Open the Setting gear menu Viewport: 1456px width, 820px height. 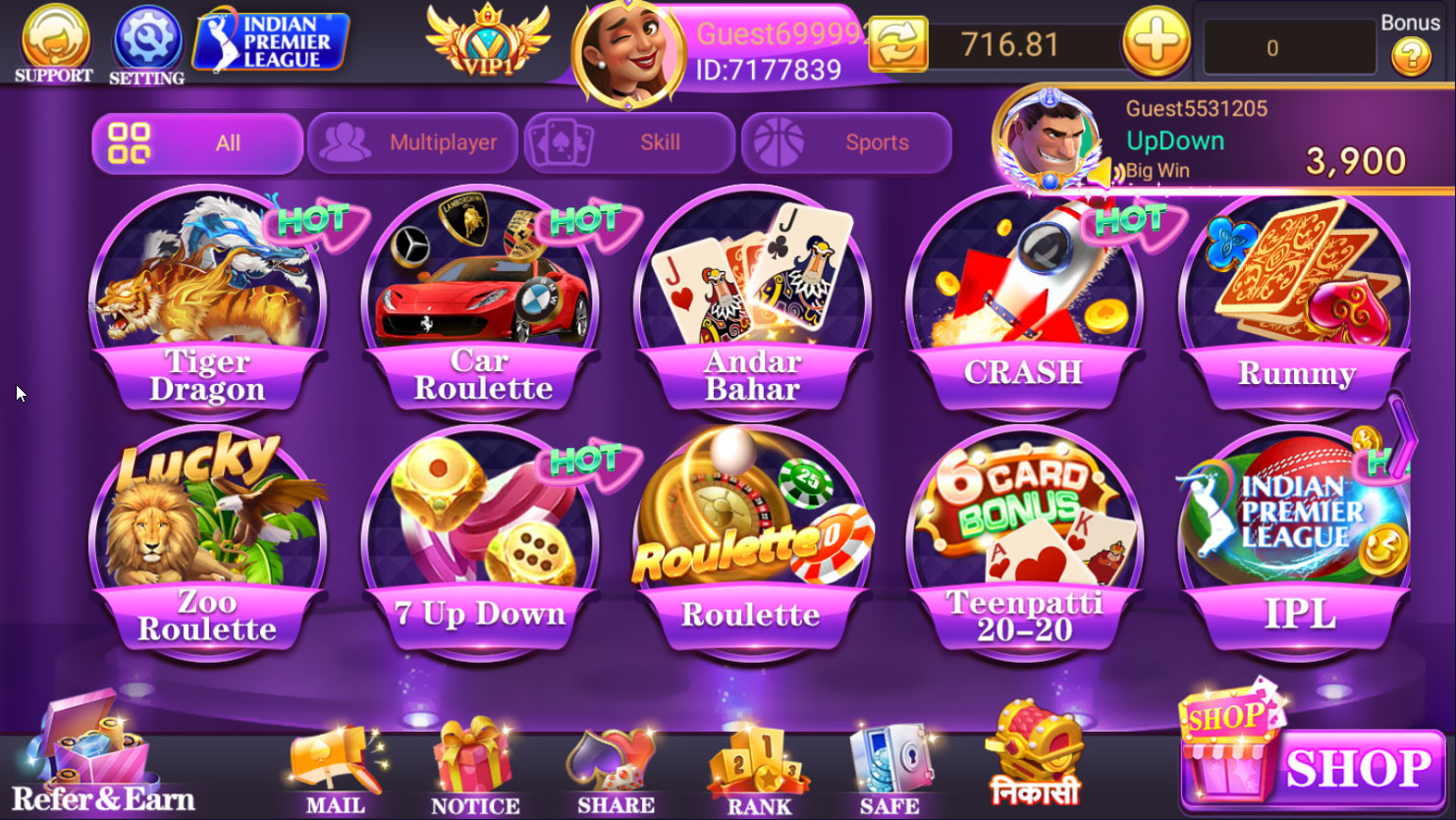click(146, 43)
